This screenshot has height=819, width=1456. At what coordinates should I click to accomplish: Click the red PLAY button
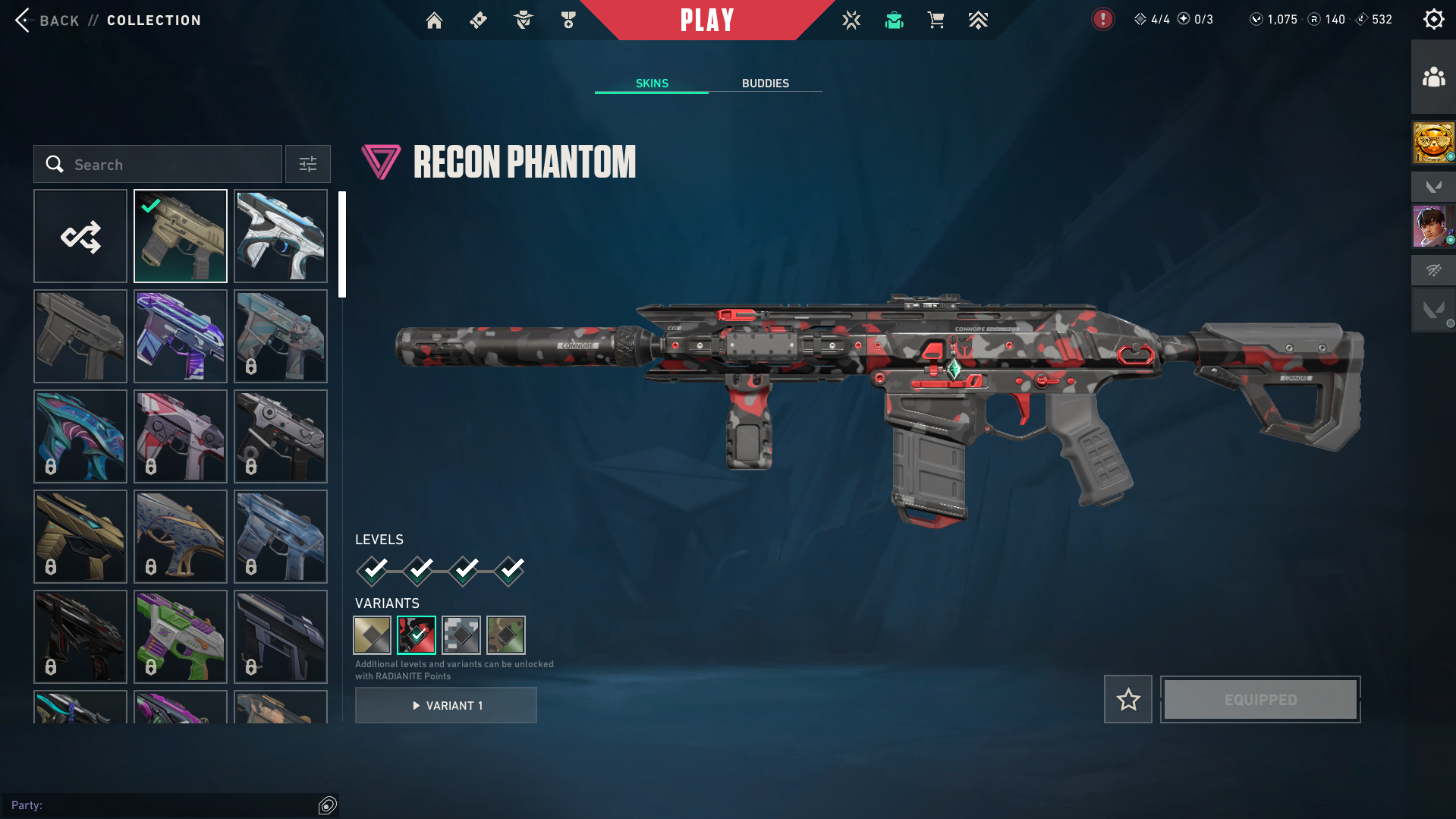706,20
